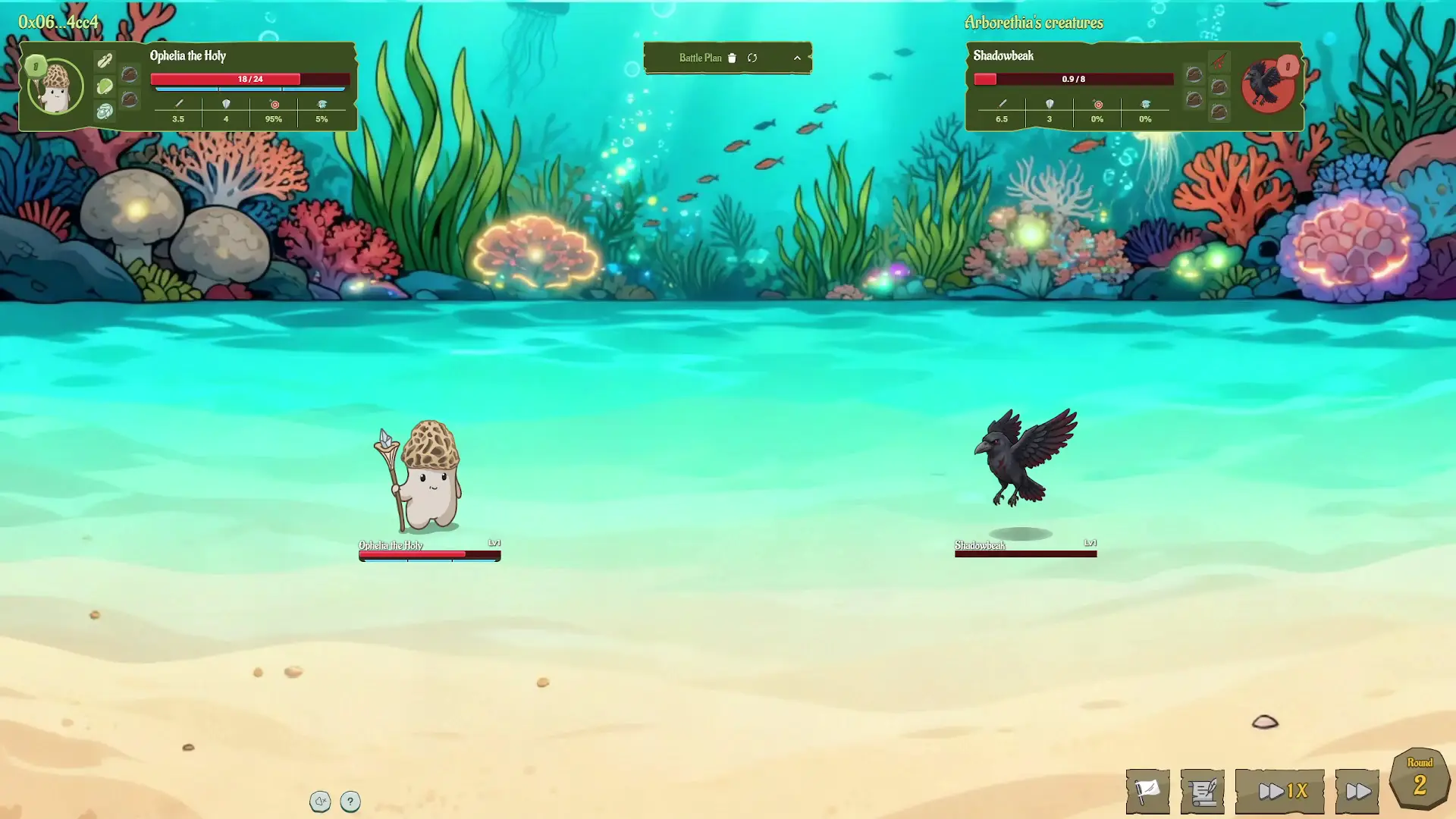Click Ophelia's swirling teal ability icon
Viewport: 1456px width, 819px height.
pyautogui.click(x=105, y=111)
